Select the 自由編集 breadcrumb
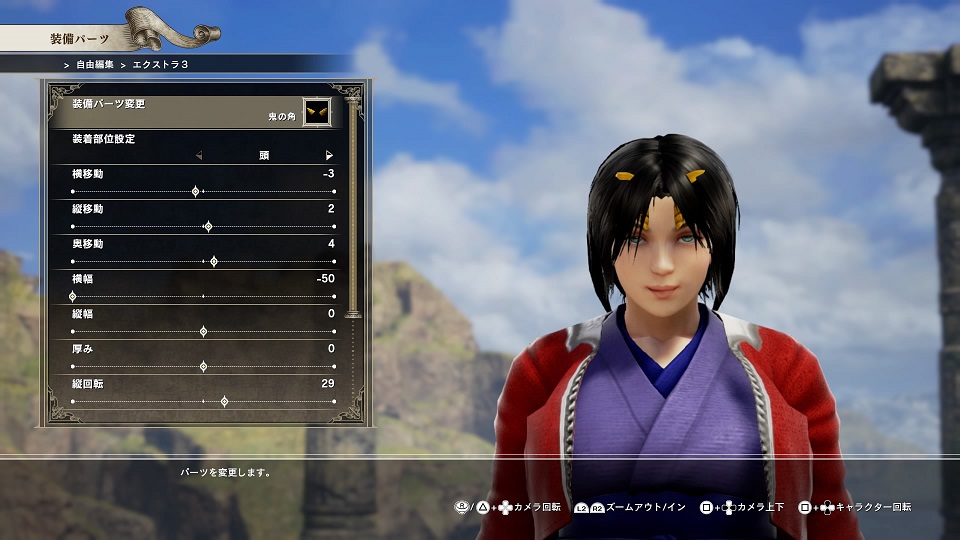960x540 pixels. coord(93,64)
